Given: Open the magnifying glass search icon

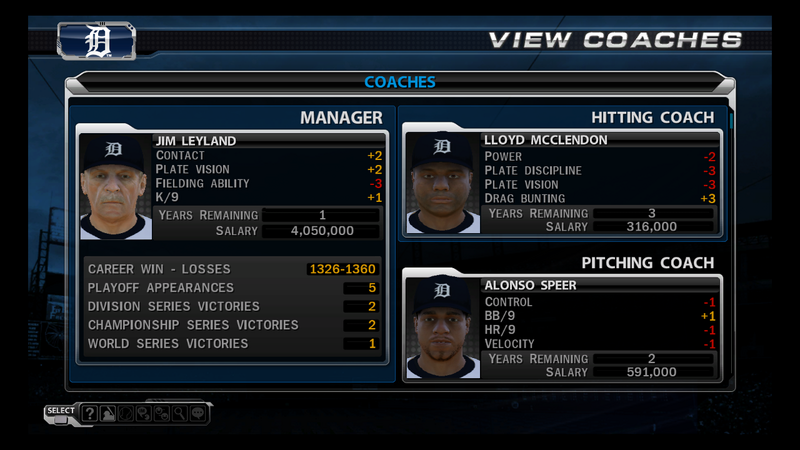Looking at the screenshot, I should 178,413.
